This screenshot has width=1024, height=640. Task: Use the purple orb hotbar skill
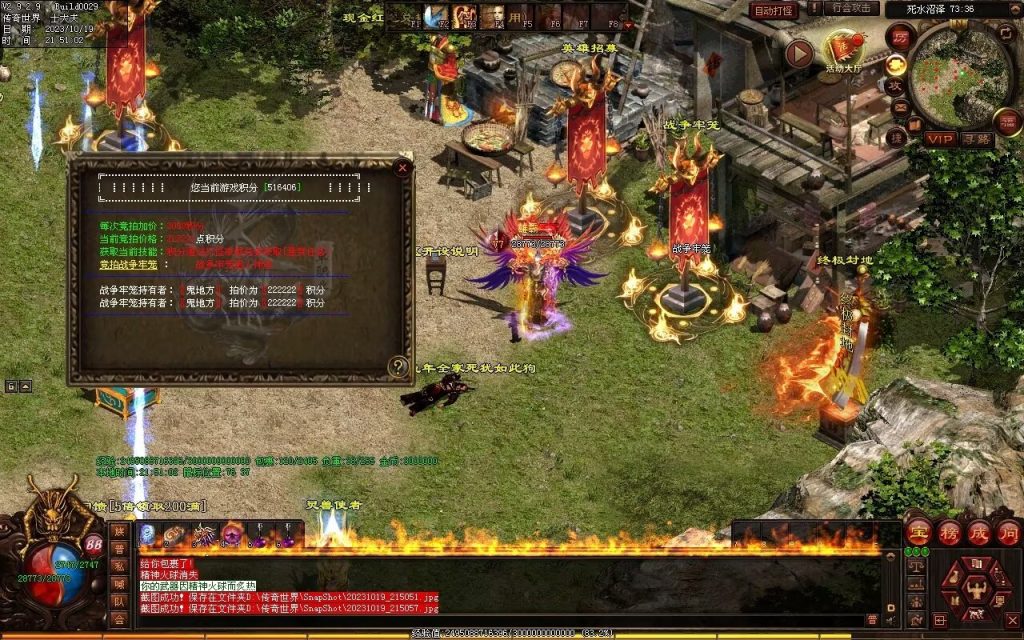[231, 535]
